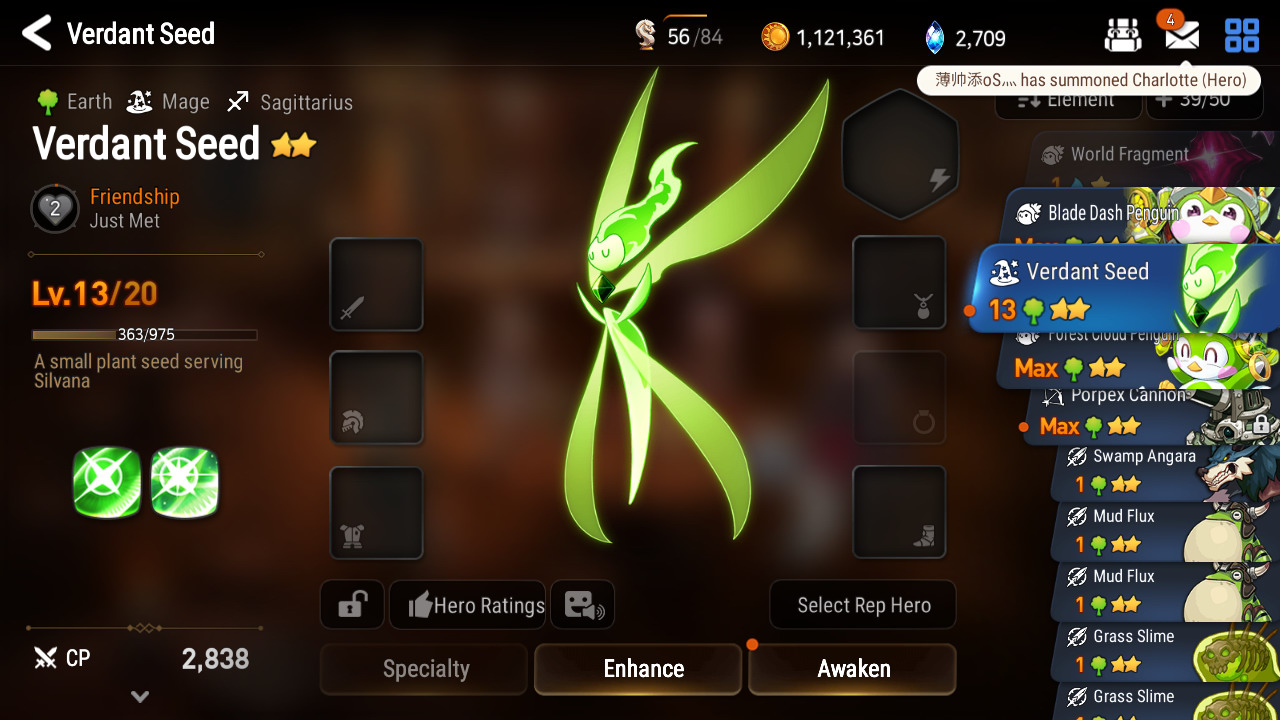Play the hero voice lines button
The height and width of the screenshot is (720, 1280).
point(582,605)
